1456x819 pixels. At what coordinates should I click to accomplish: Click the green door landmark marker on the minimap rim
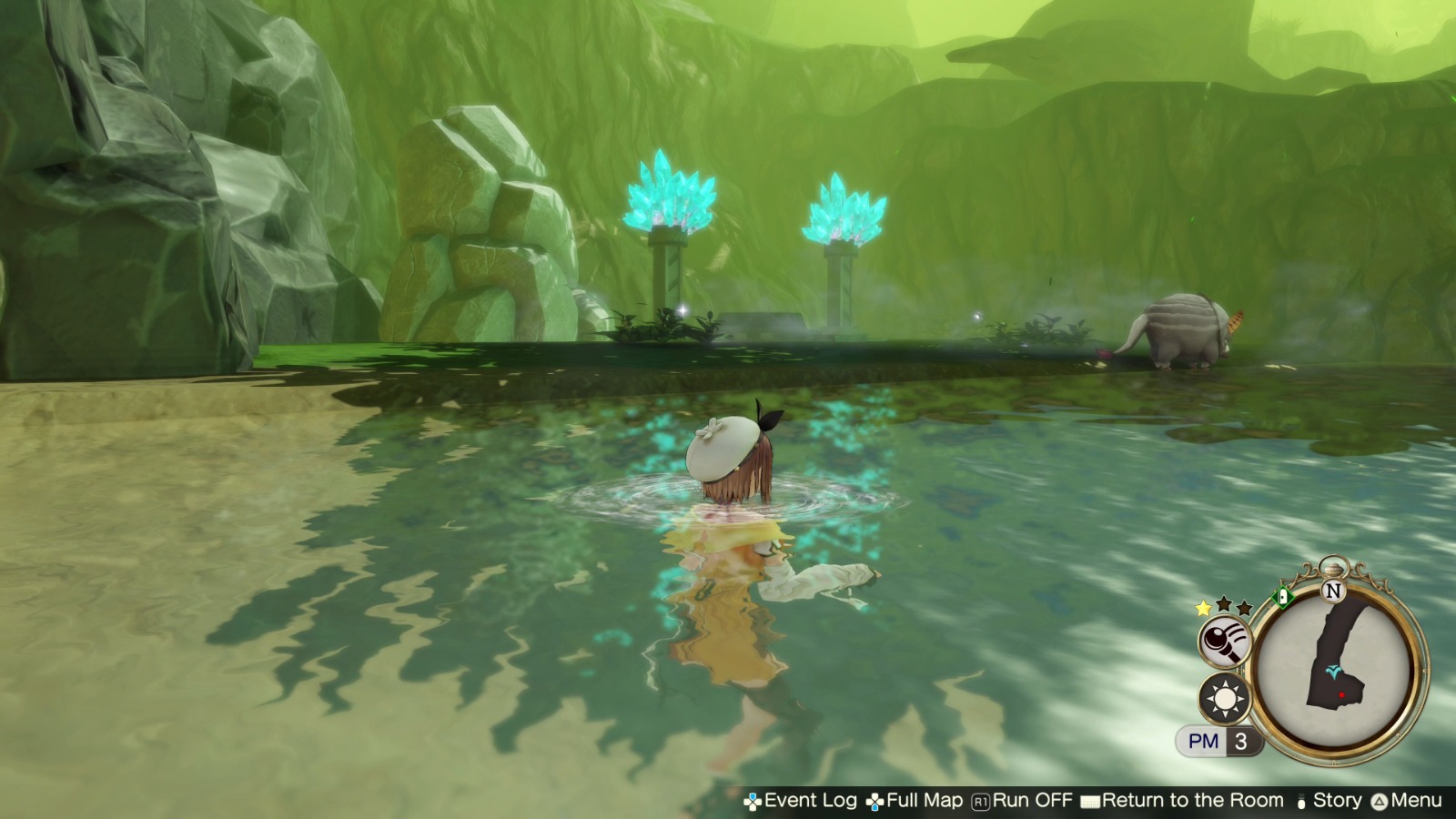point(1284,597)
